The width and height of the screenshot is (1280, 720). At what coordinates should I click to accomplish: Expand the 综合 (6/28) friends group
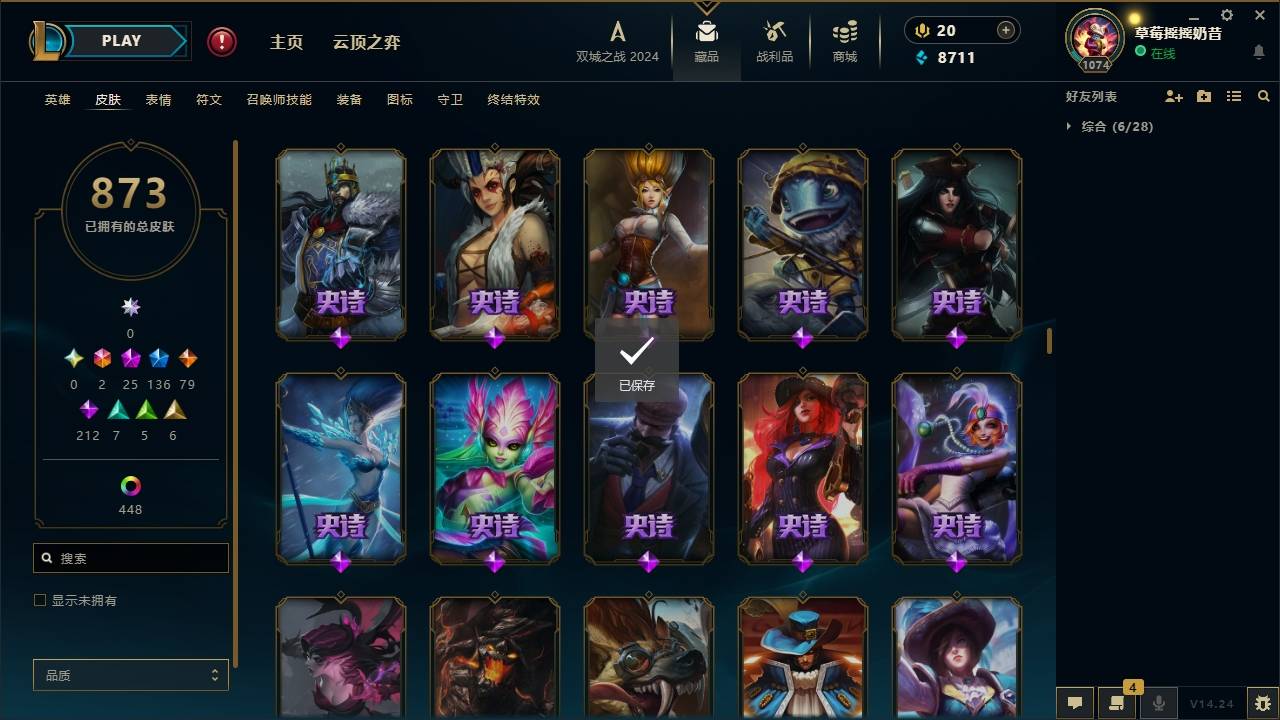pyautogui.click(x=1070, y=127)
